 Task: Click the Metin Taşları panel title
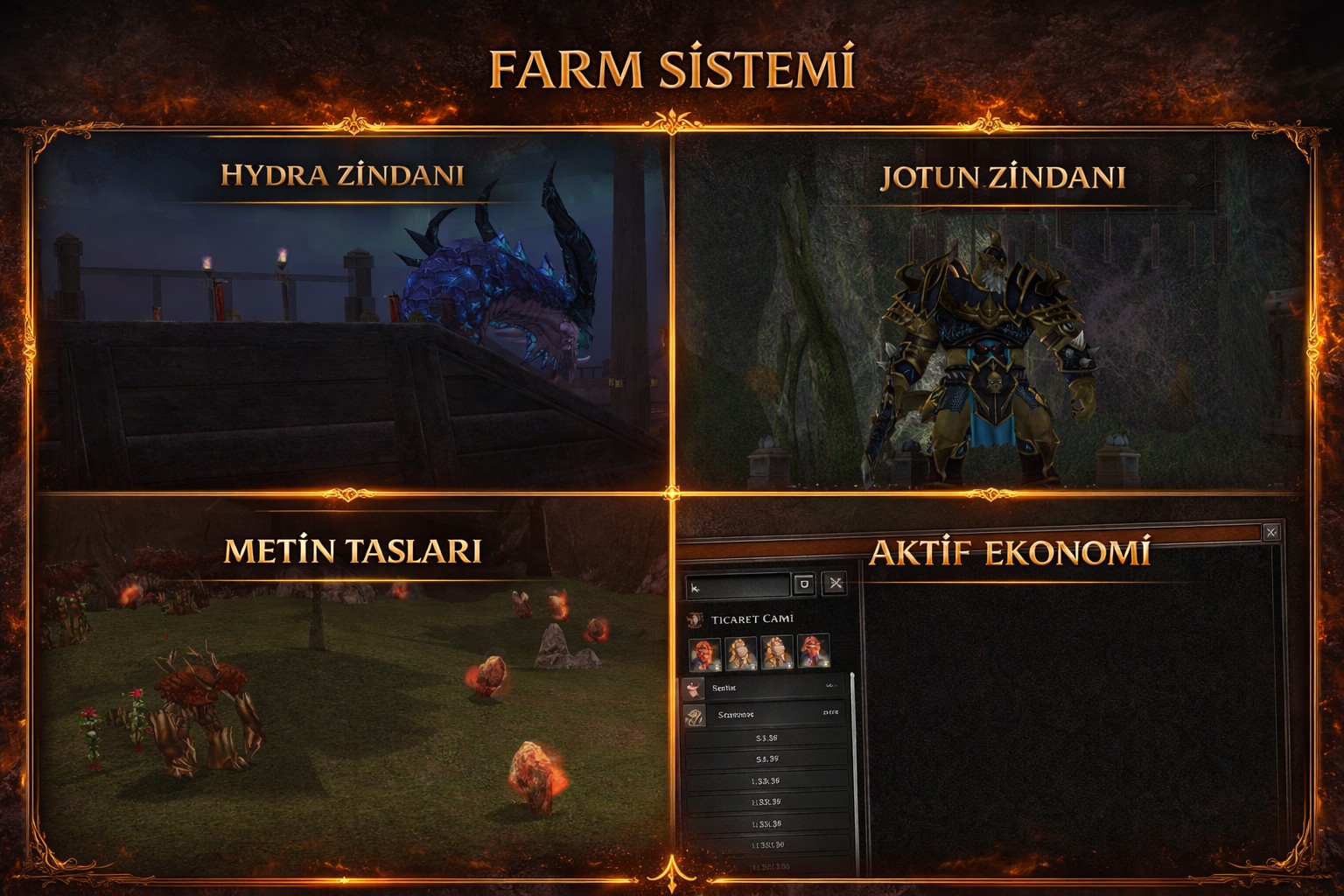tap(351, 551)
